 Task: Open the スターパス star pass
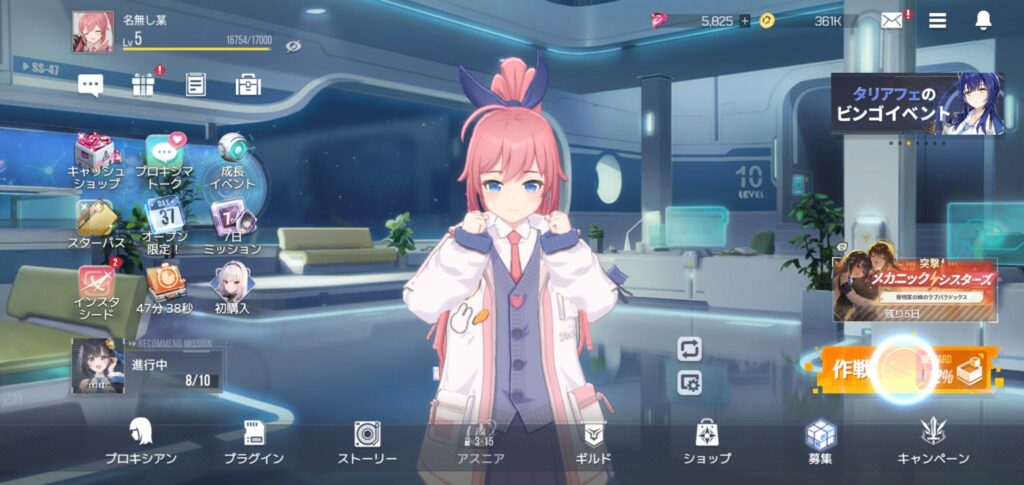pos(97,225)
